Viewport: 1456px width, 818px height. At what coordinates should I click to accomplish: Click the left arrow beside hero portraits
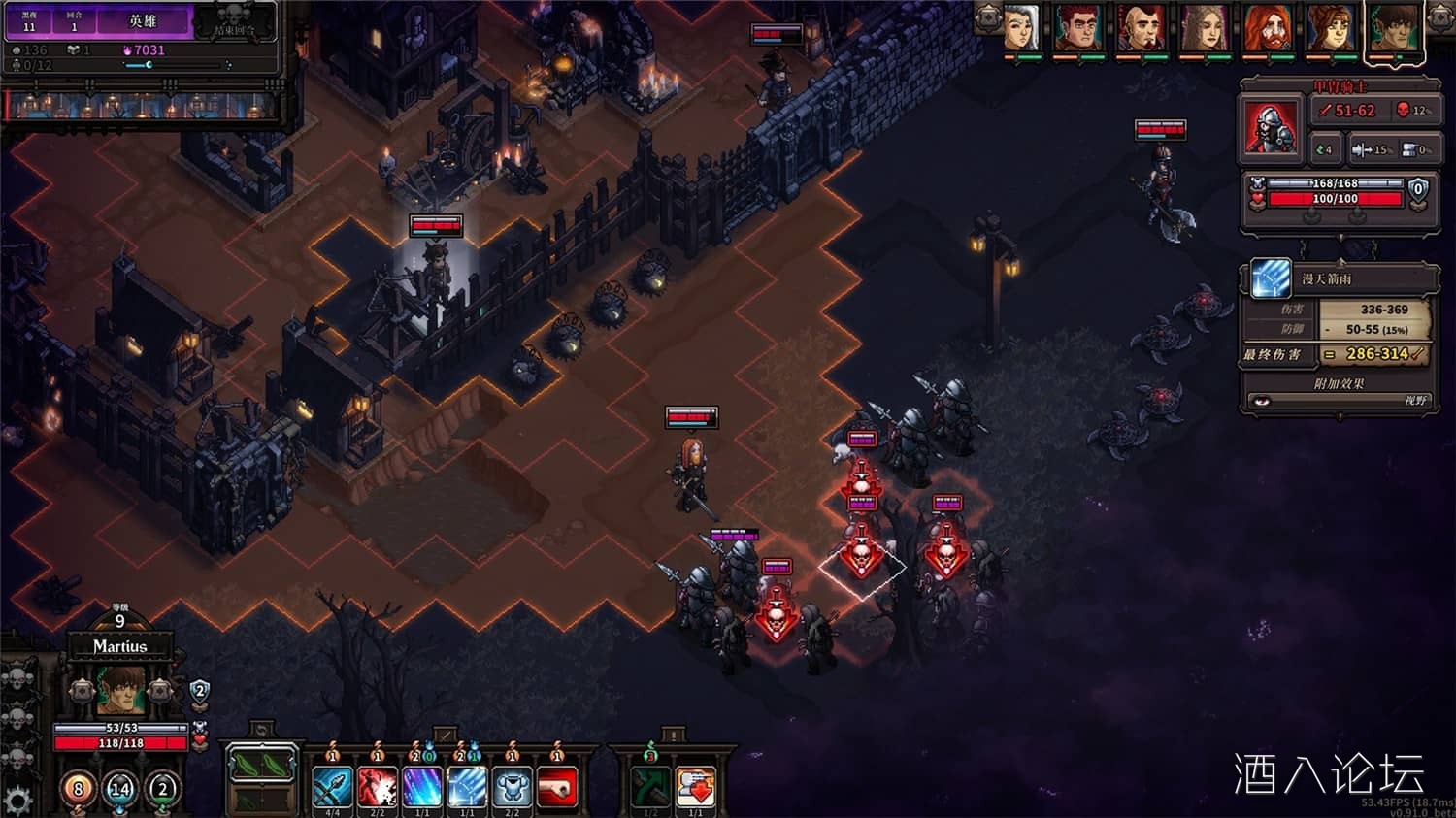click(988, 17)
